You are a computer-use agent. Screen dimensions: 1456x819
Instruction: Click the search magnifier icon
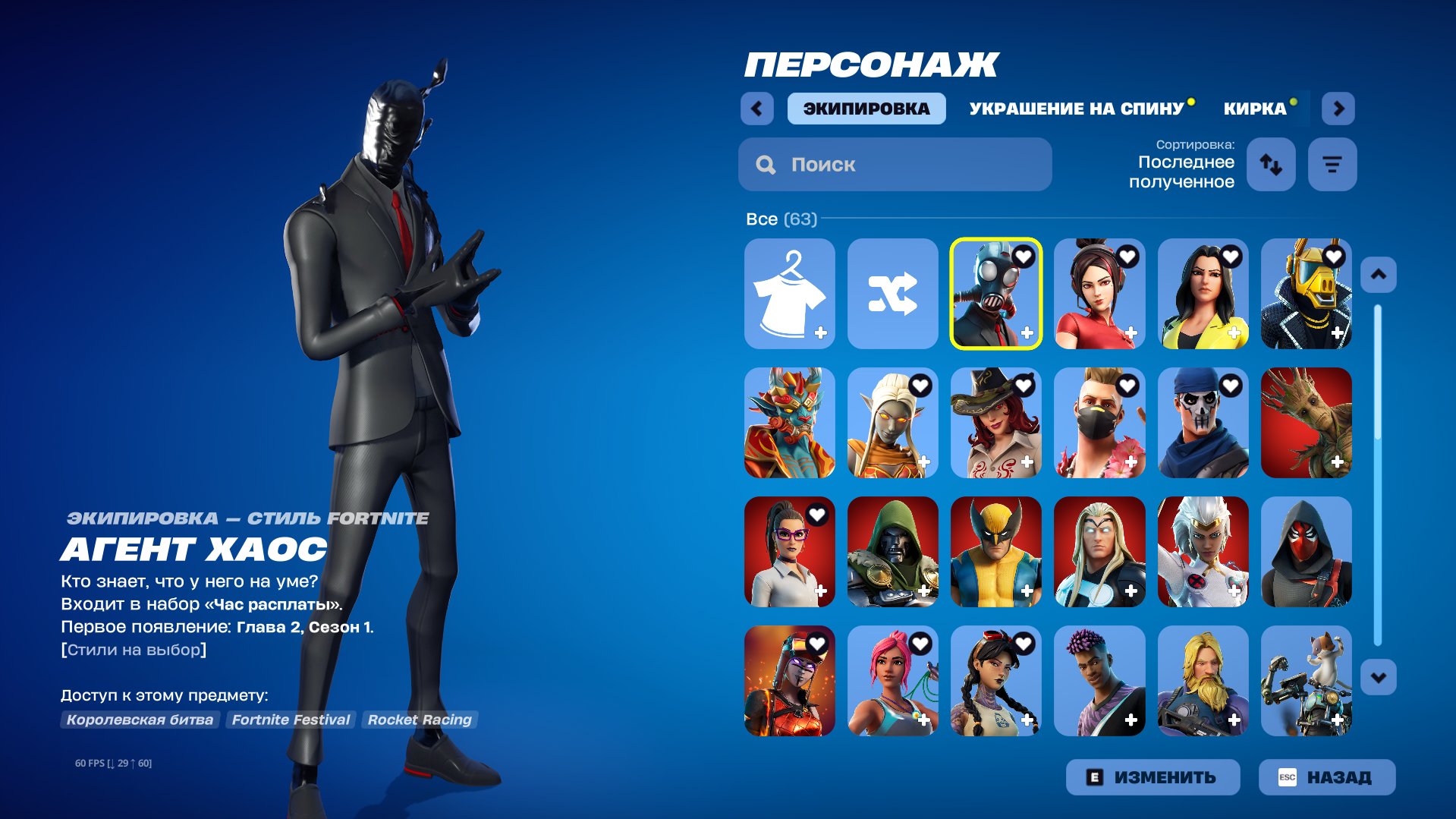click(x=765, y=165)
